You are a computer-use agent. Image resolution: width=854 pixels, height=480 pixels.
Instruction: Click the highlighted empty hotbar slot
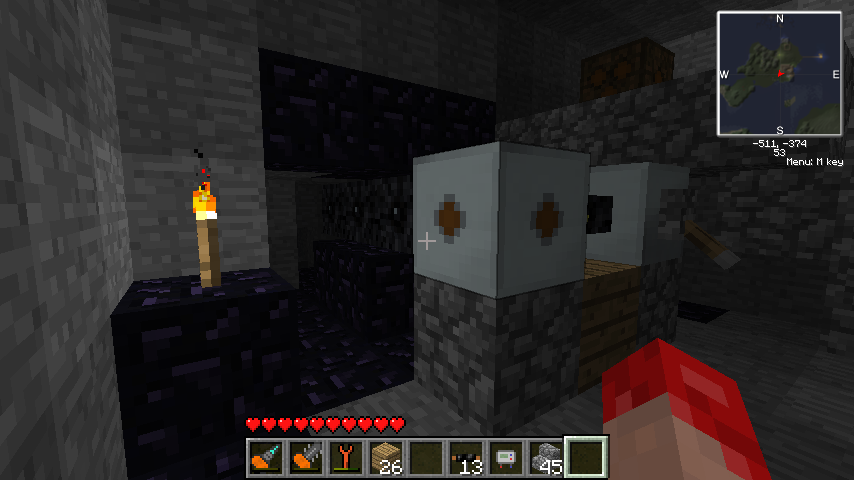(x=586, y=457)
